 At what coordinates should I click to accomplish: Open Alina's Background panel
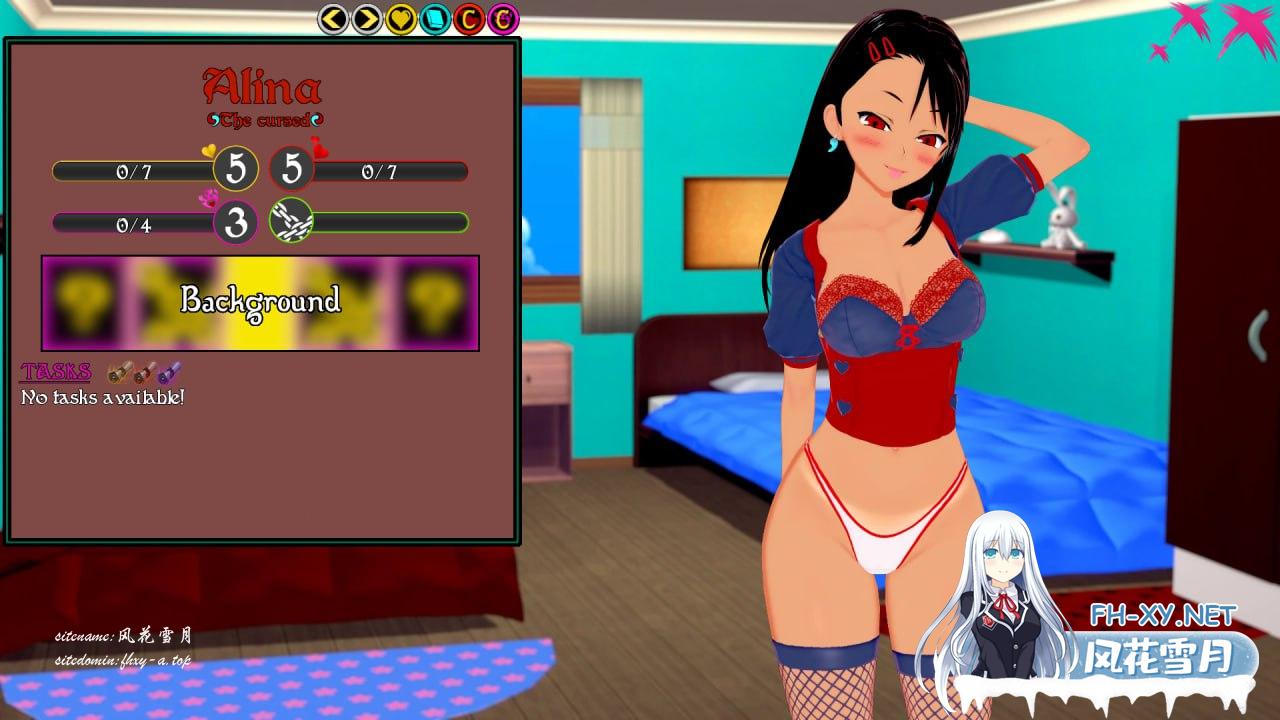[260, 302]
